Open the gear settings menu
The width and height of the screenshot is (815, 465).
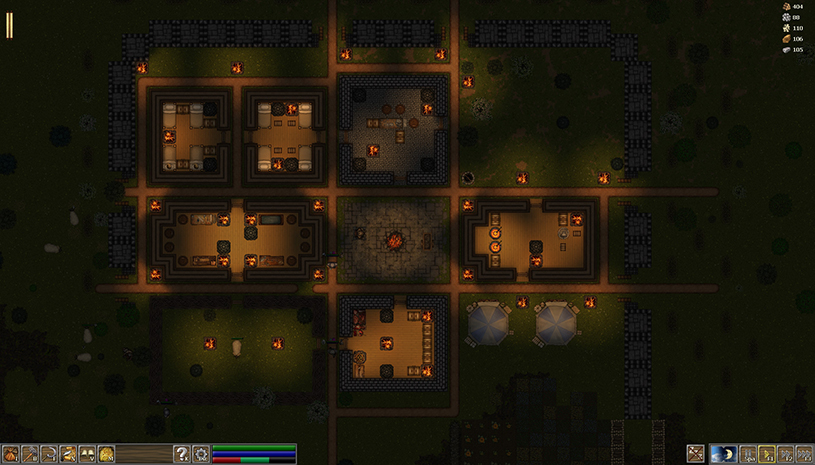pos(201,454)
